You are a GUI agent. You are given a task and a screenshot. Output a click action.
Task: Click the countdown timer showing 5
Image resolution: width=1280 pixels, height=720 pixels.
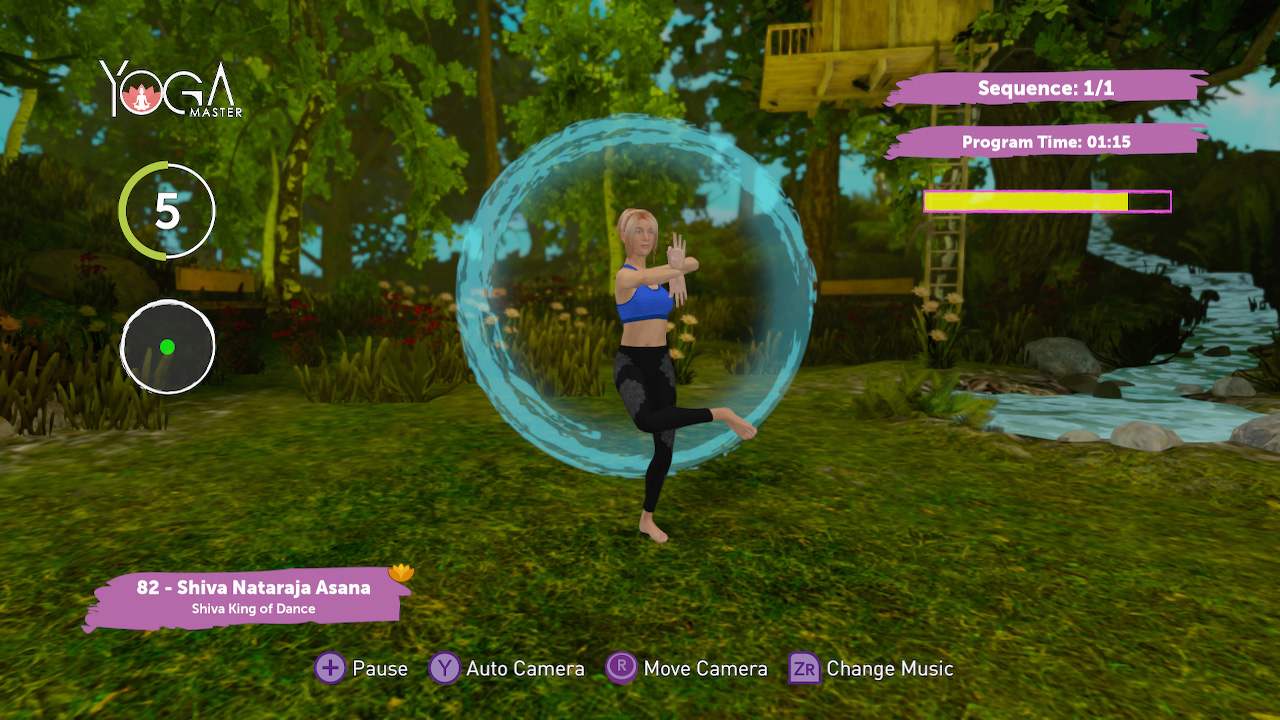[x=168, y=211]
